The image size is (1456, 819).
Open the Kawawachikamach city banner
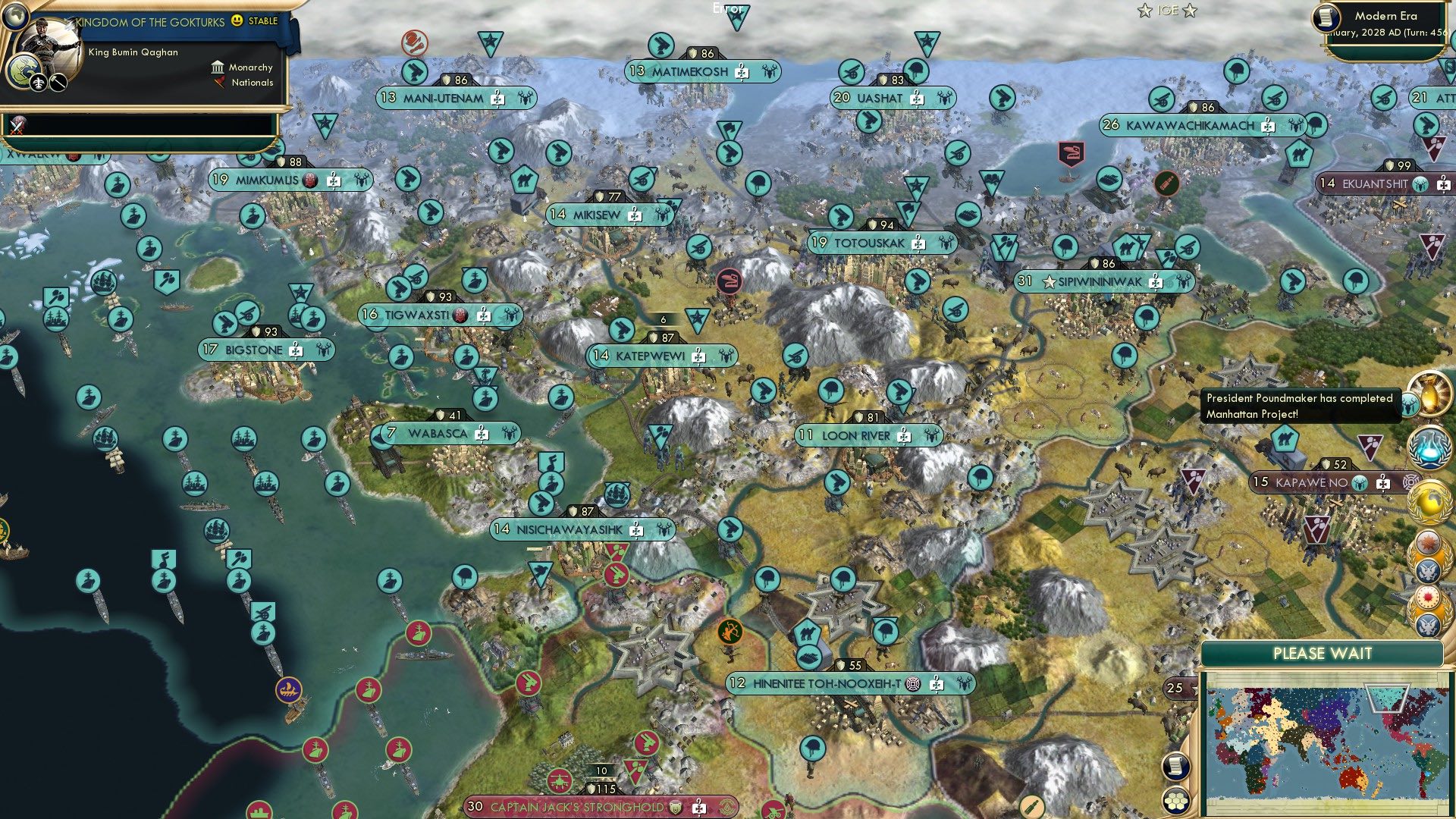pos(1189,126)
